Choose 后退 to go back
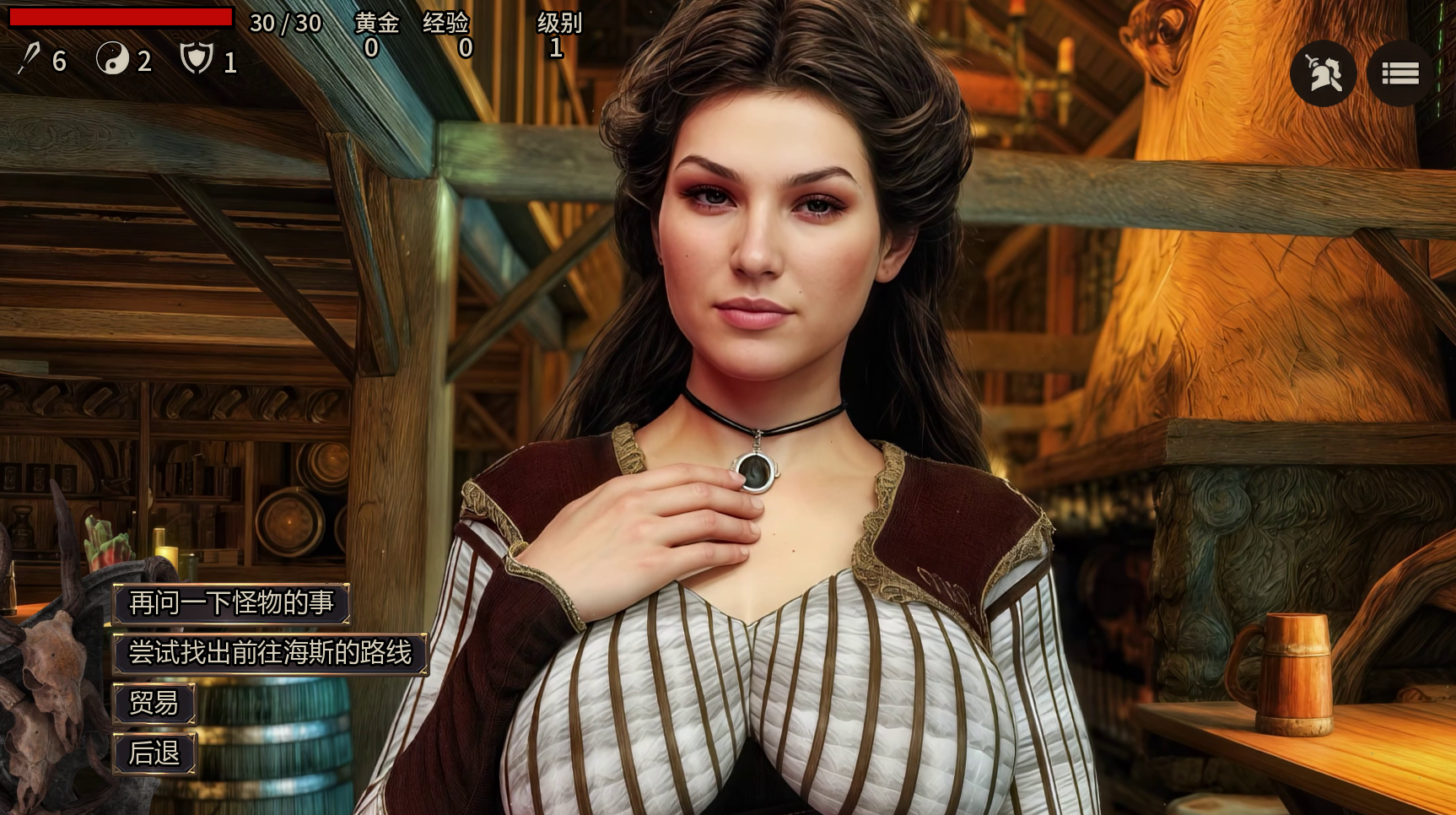 (x=154, y=753)
